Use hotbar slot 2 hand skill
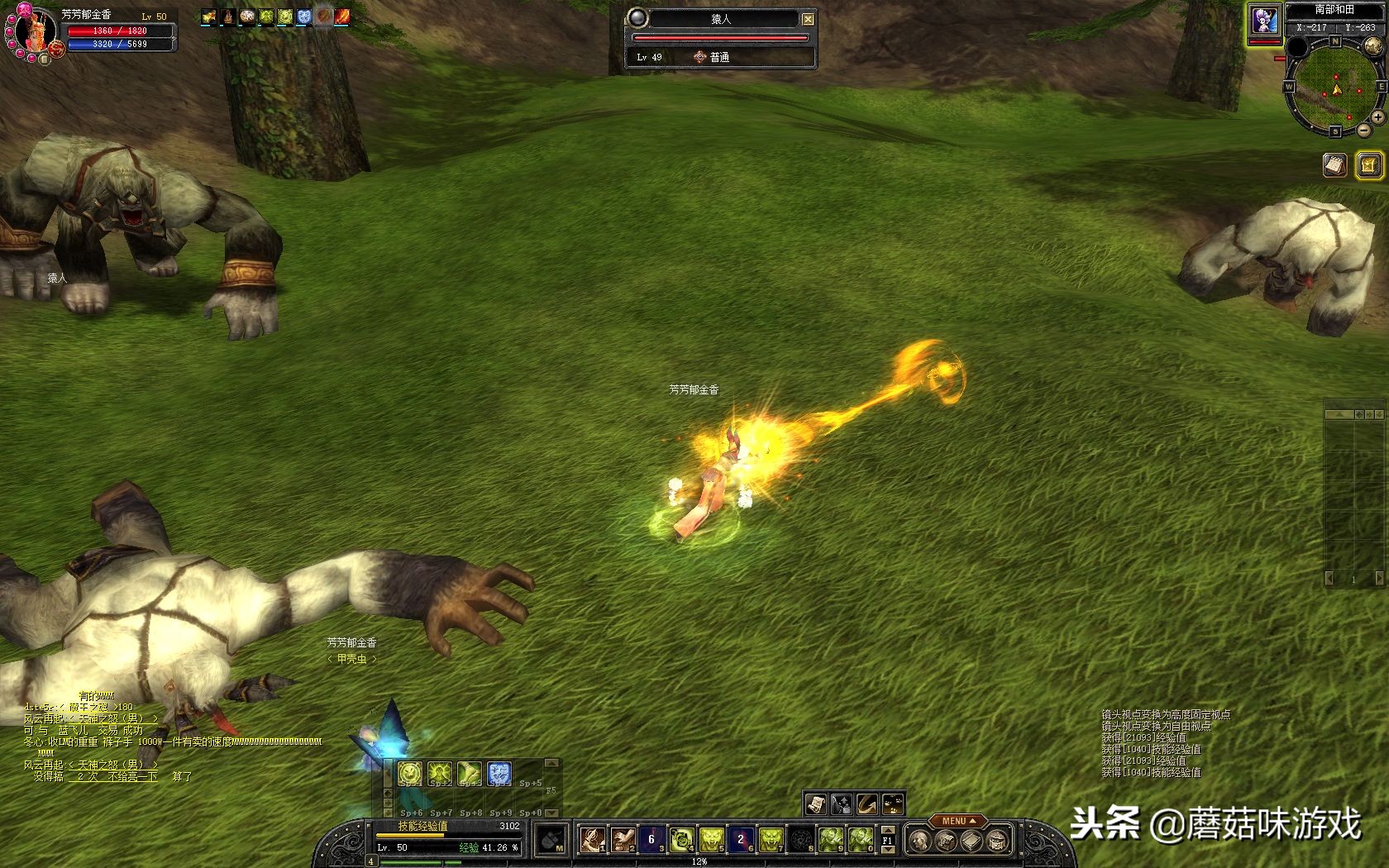The width and height of the screenshot is (1389, 868). 622,840
